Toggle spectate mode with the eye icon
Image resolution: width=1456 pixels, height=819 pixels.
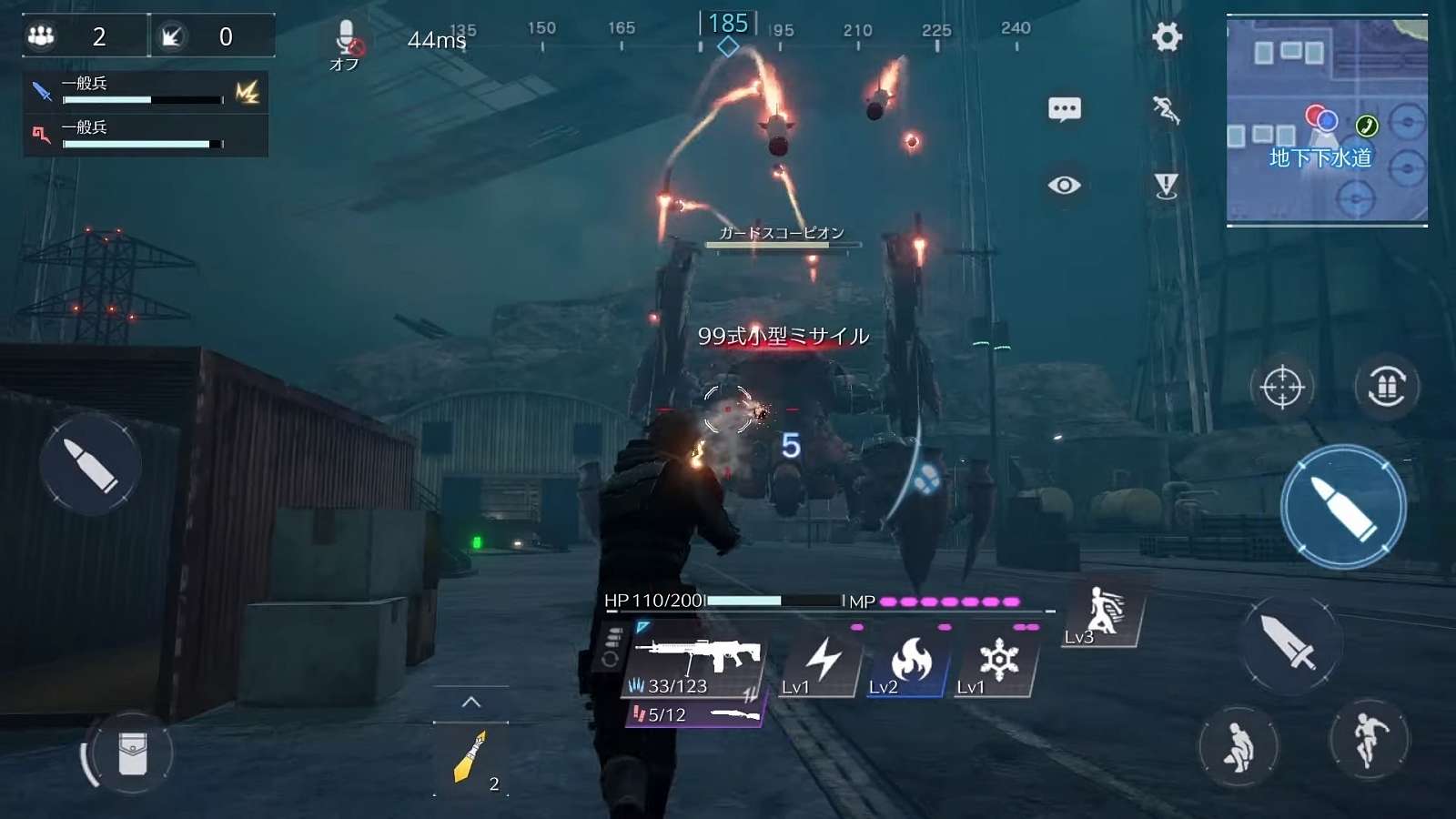click(x=1064, y=185)
